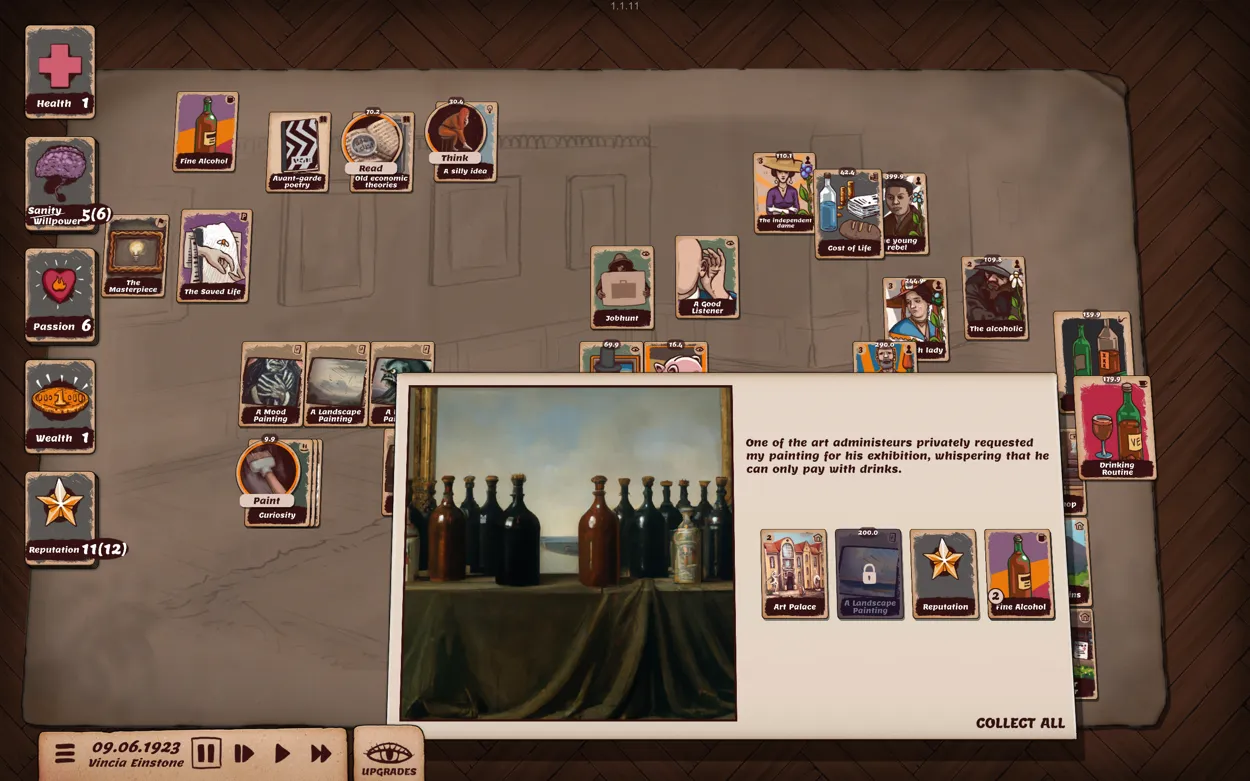The image size is (1250, 781).
Task: Grab the Fine Alcohol reward card
Action: pos(1018,573)
